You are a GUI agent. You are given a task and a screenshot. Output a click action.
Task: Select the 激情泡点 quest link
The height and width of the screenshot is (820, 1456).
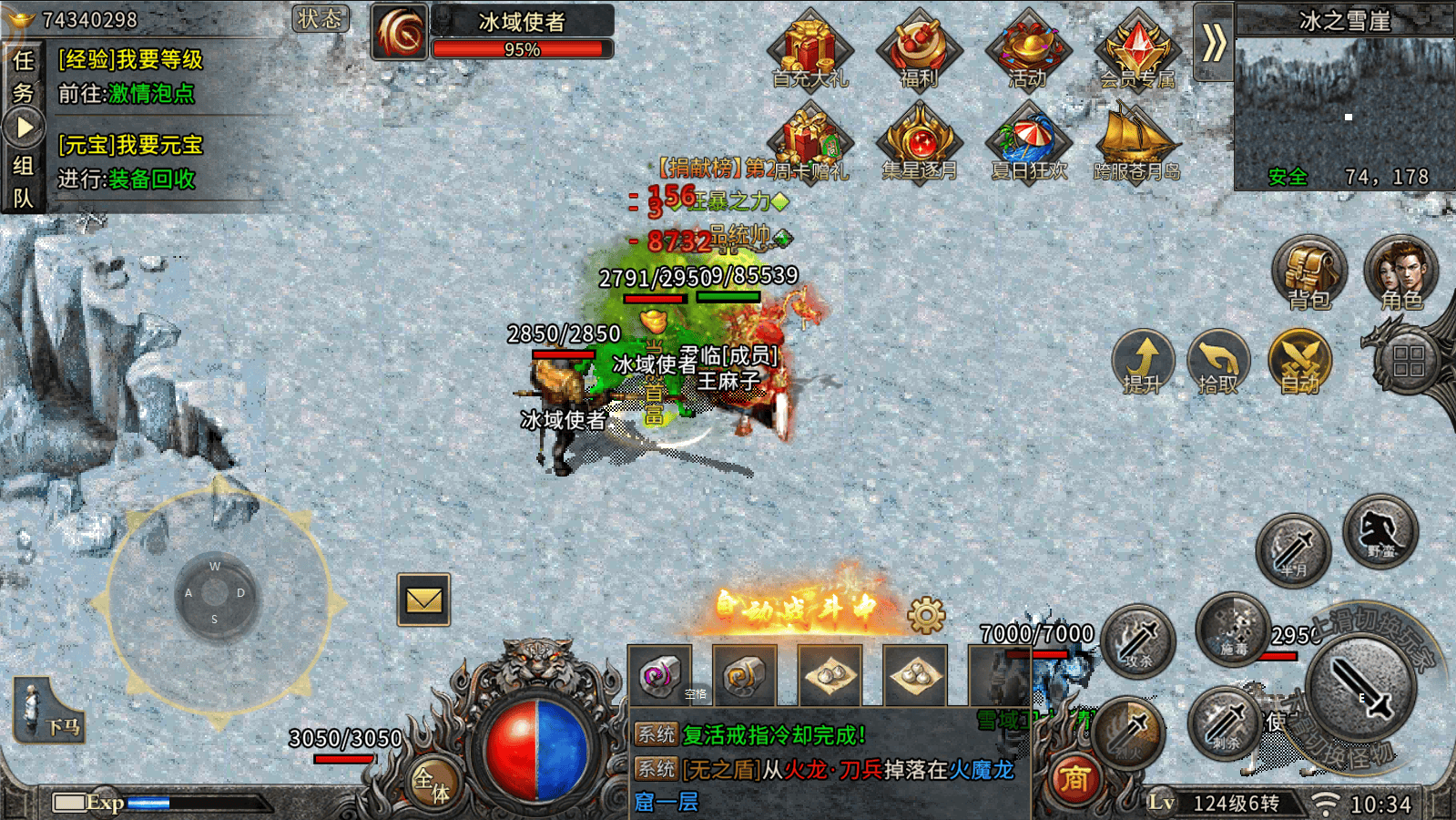coord(151,94)
